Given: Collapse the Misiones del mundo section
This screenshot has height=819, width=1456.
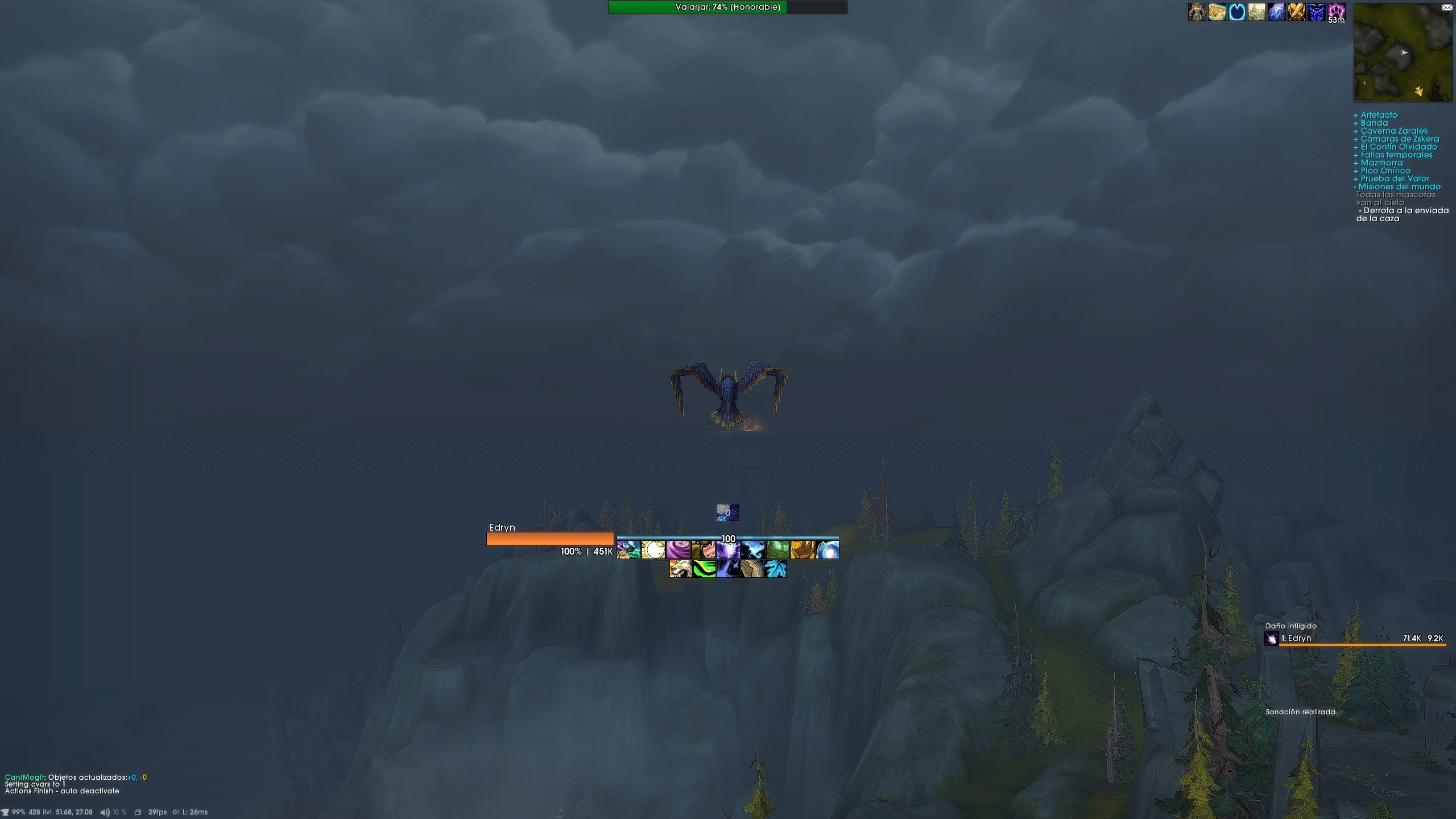Looking at the screenshot, I should tap(1397, 186).
